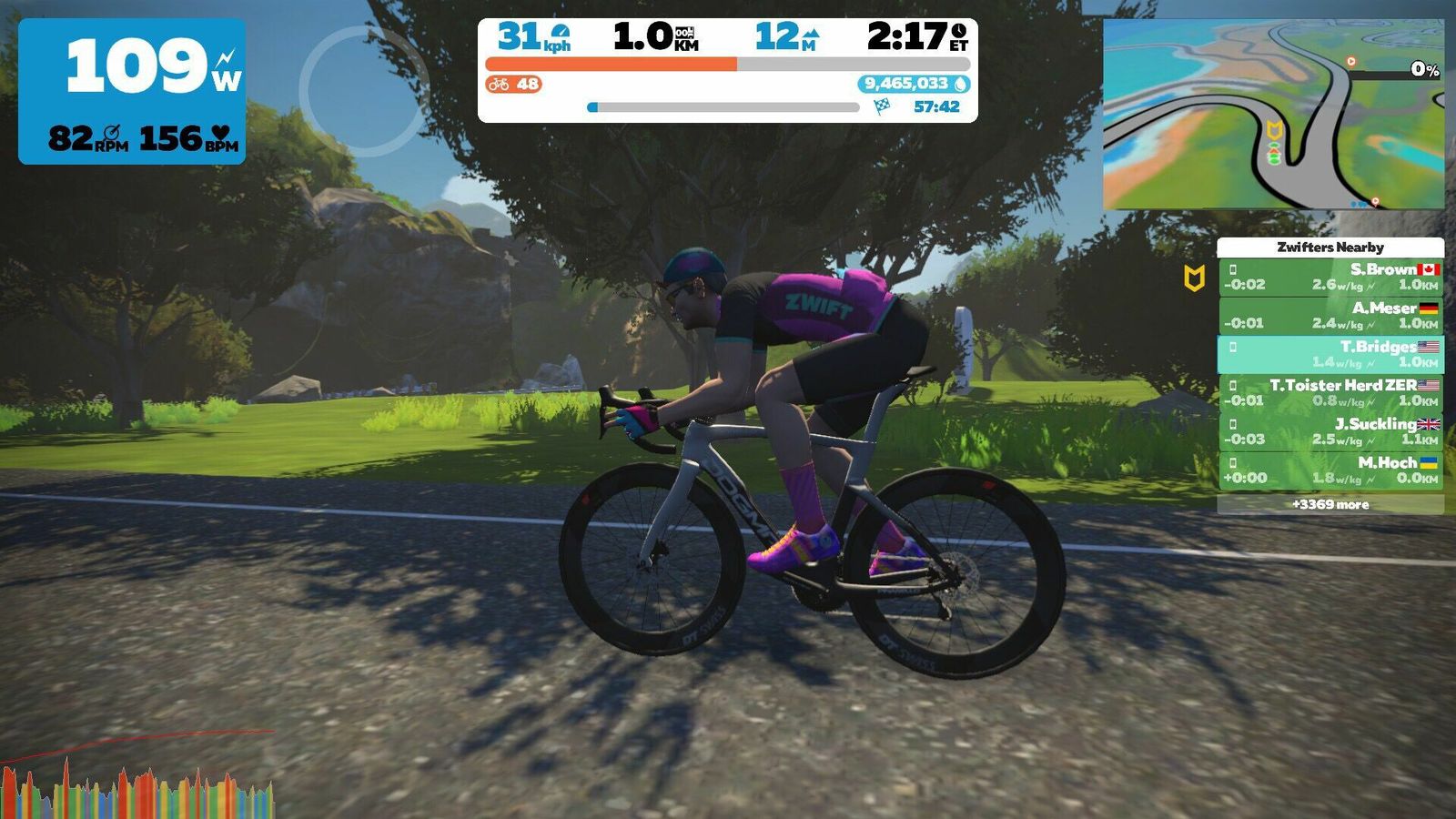Pick T.Toister Herd ZER rider row
The height and width of the screenshot is (819, 1456).
pos(1330,393)
